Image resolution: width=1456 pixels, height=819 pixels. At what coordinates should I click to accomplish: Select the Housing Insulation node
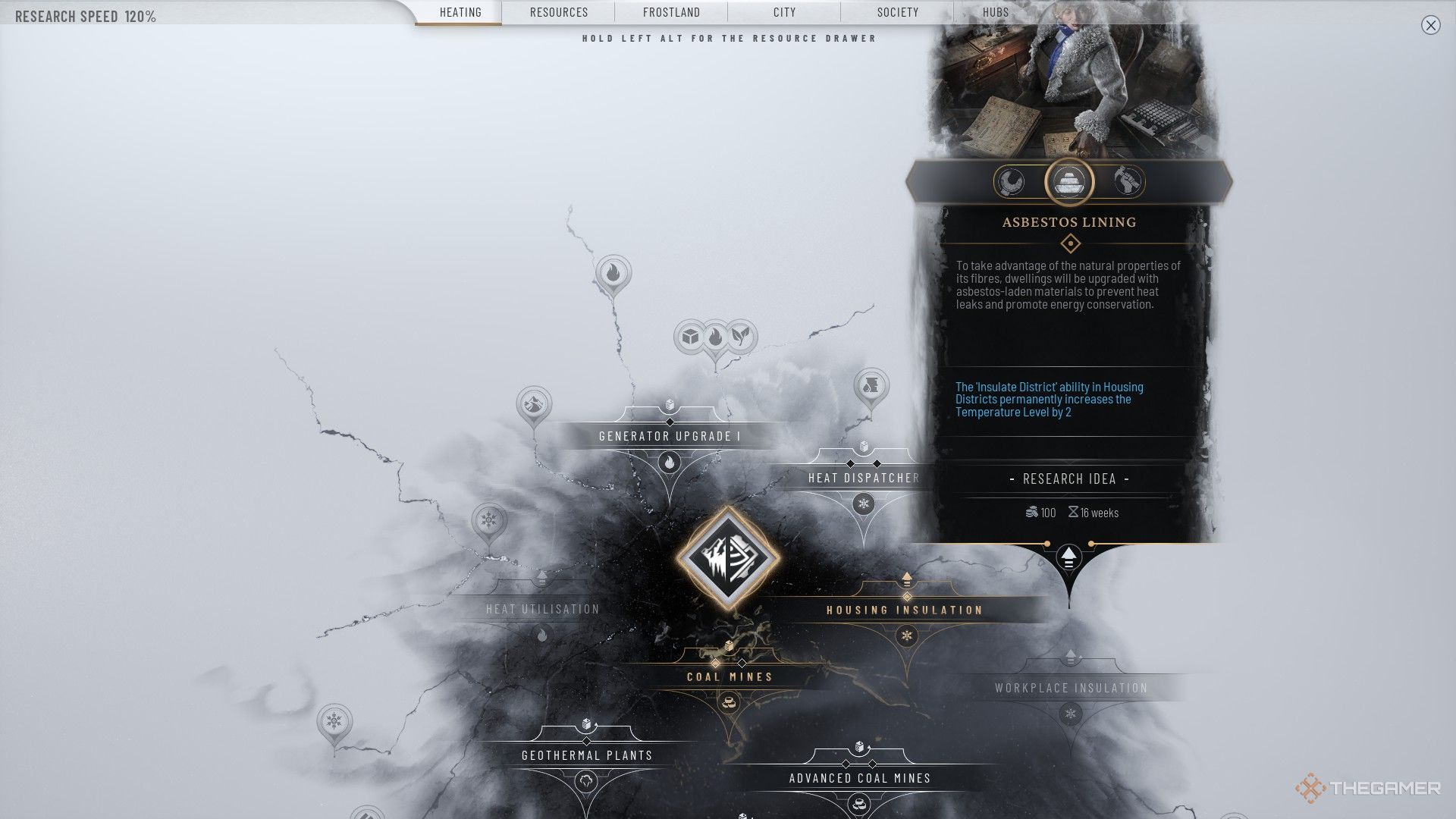(905, 610)
